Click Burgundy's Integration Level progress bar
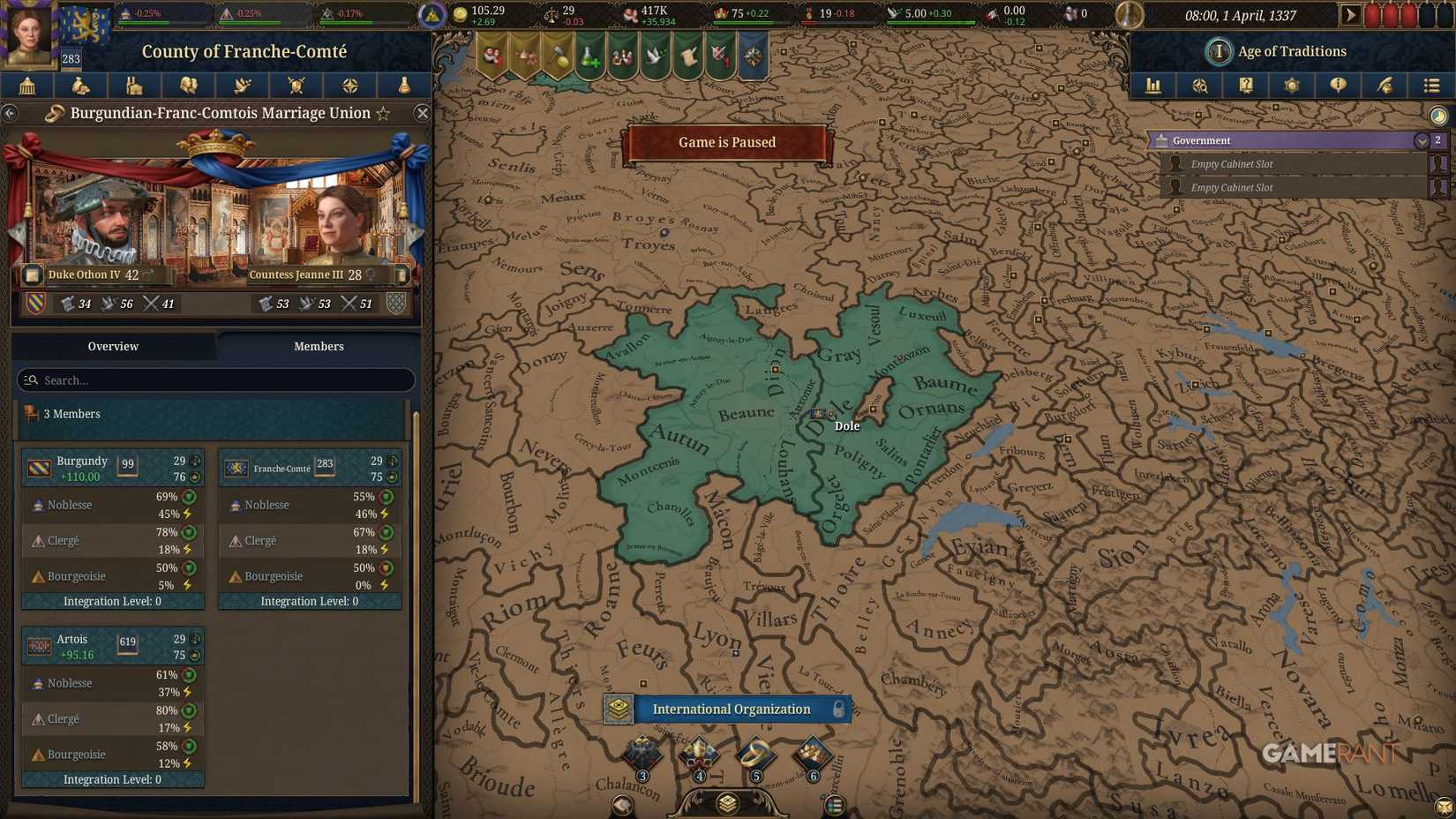Viewport: 1456px width, 819px height. coord(112,601)
